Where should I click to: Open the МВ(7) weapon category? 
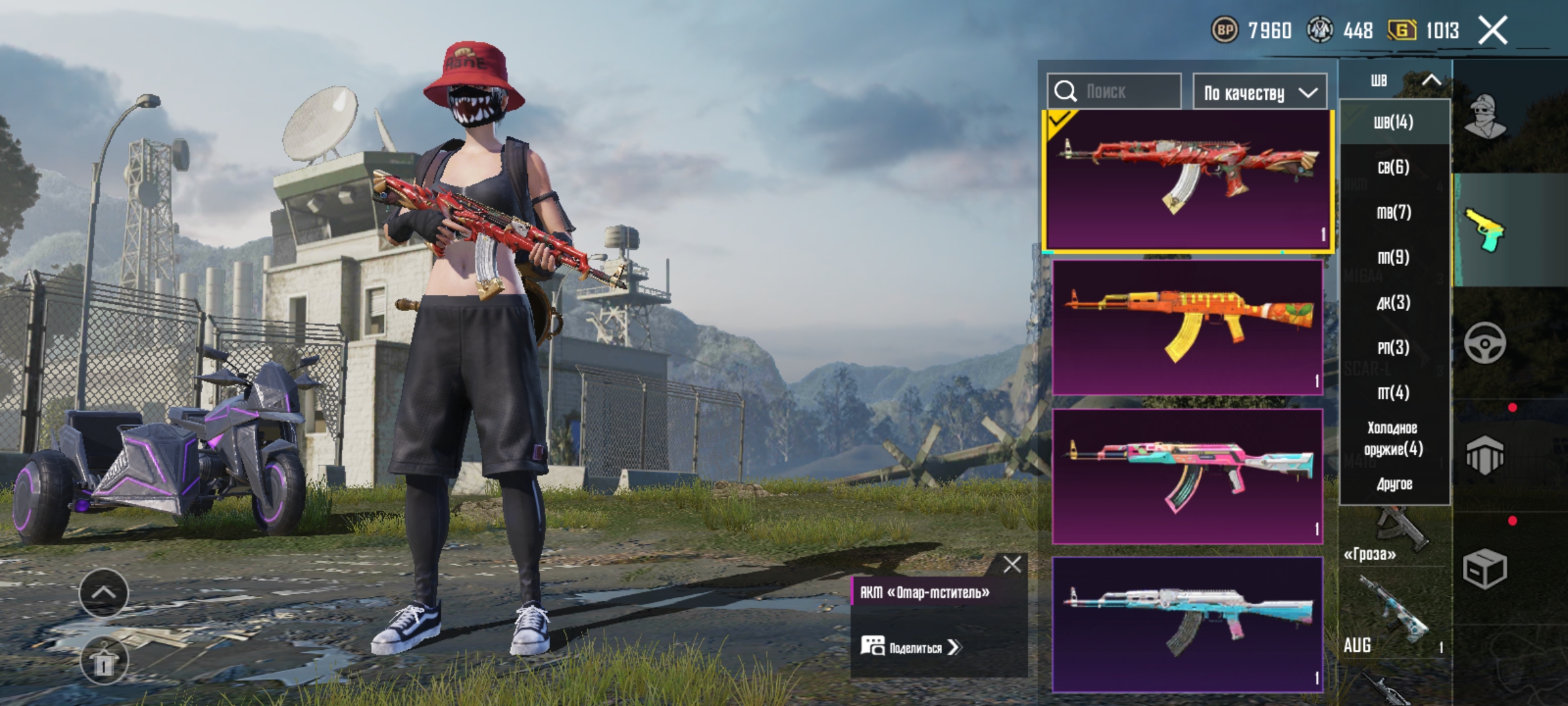click(x=1394, y=212)
